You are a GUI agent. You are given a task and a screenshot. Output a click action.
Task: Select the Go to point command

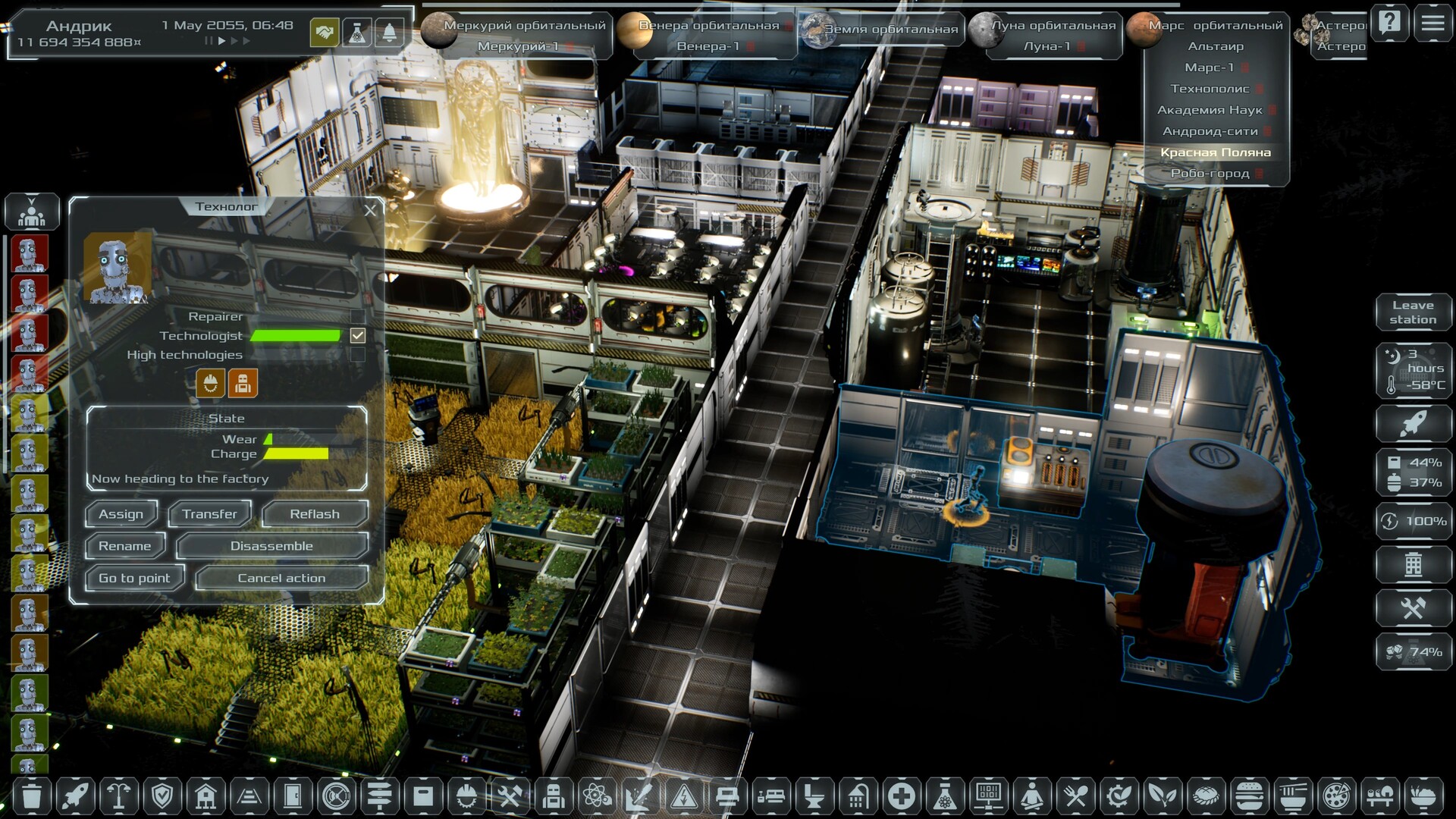click(134, 578)
